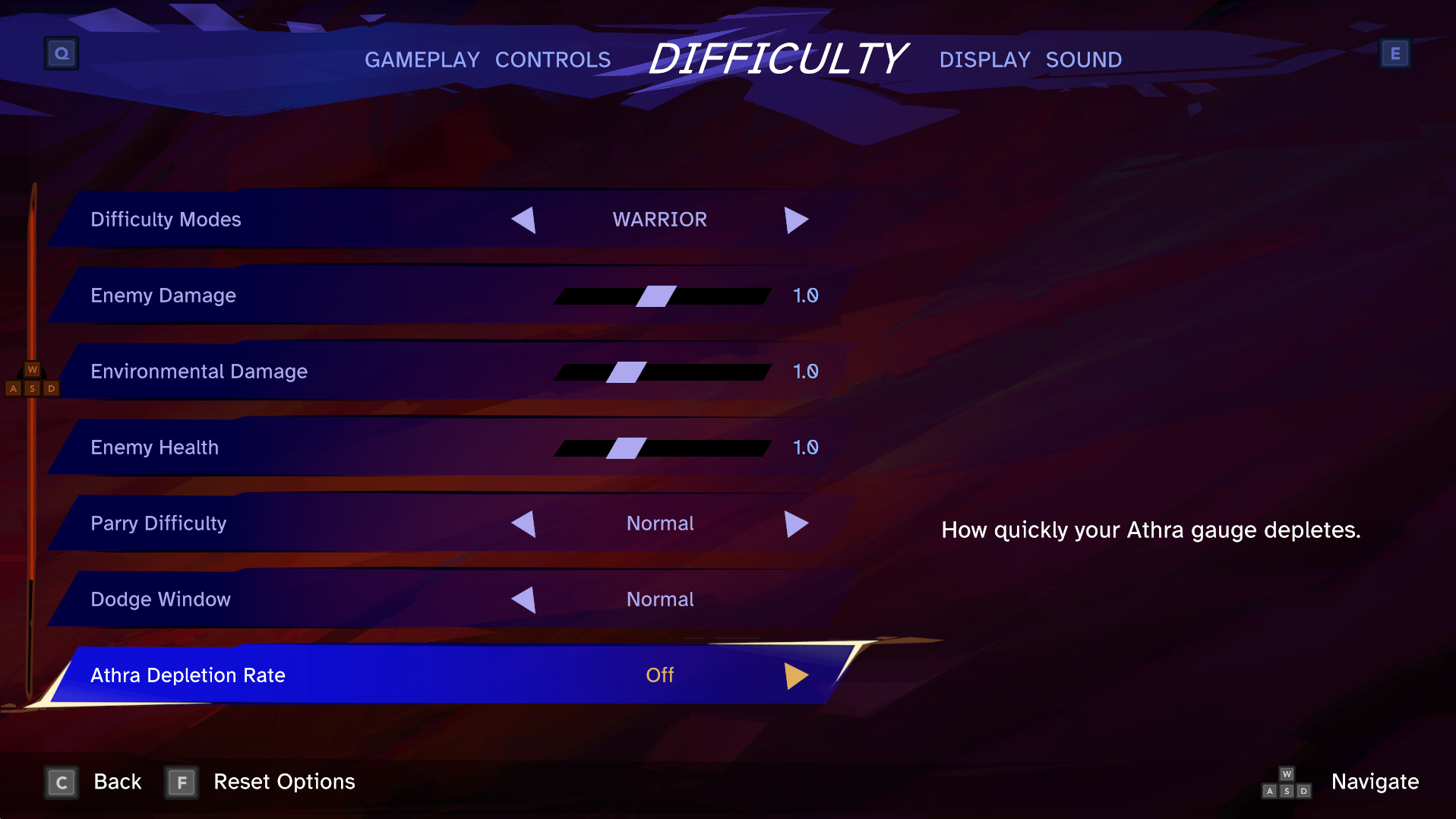The height and width of the screenshot is (819, 1456).
Task: Lower Parry Difficulty with the left arrow
Action: click(x=523, y=523)
